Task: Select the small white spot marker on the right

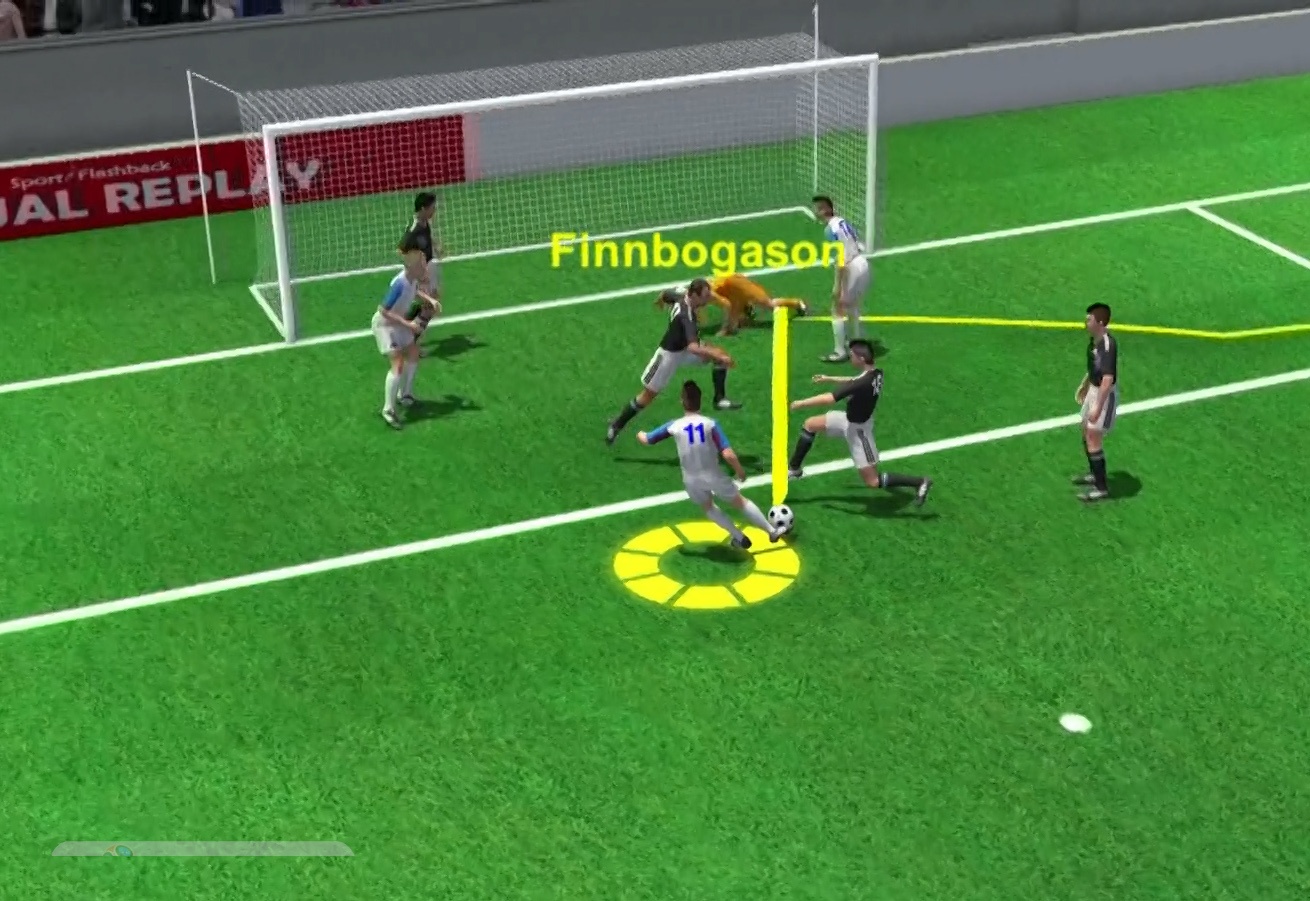Action: (1075, 721)
